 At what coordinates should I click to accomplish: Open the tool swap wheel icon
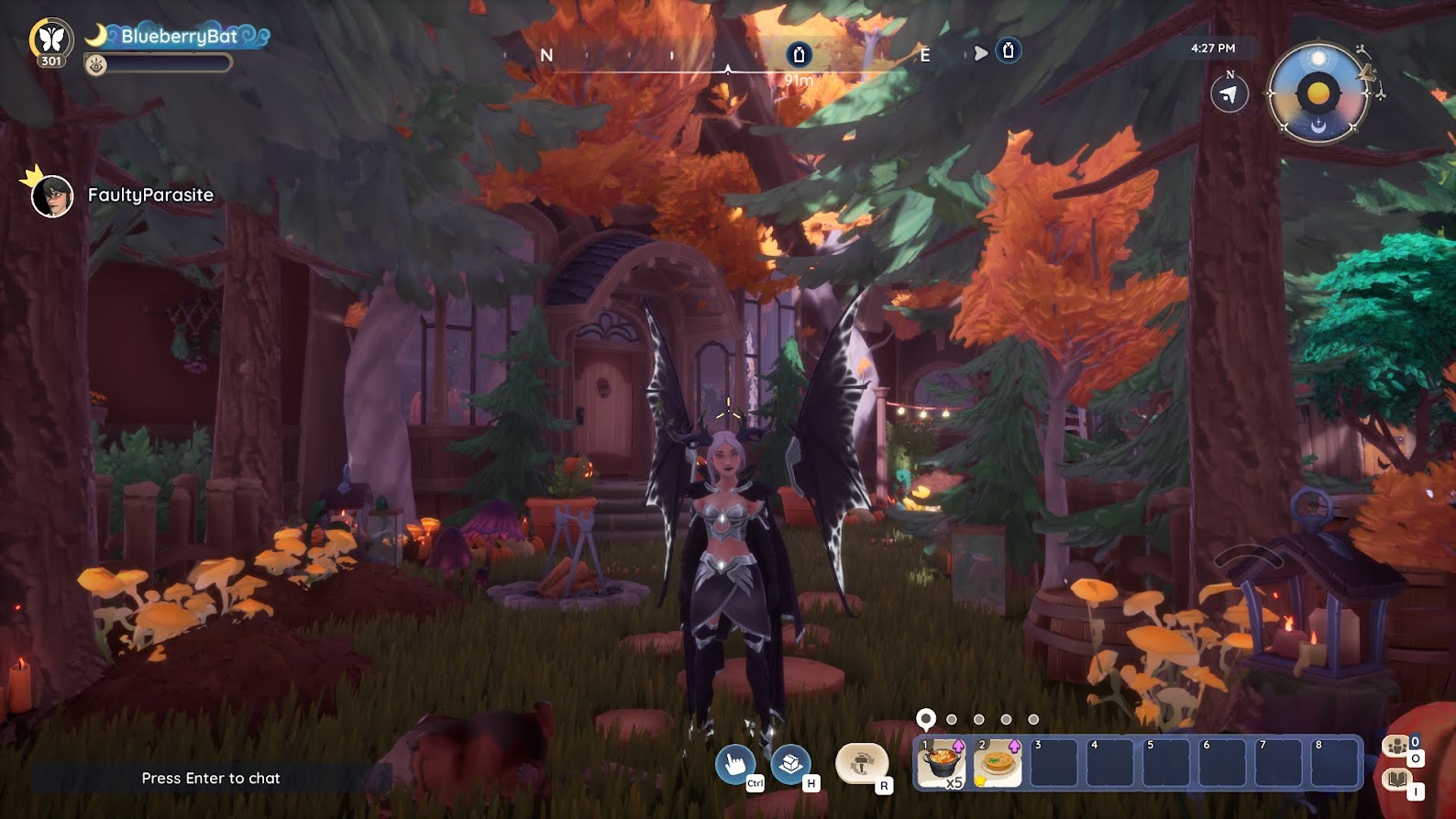coord(861,763)
